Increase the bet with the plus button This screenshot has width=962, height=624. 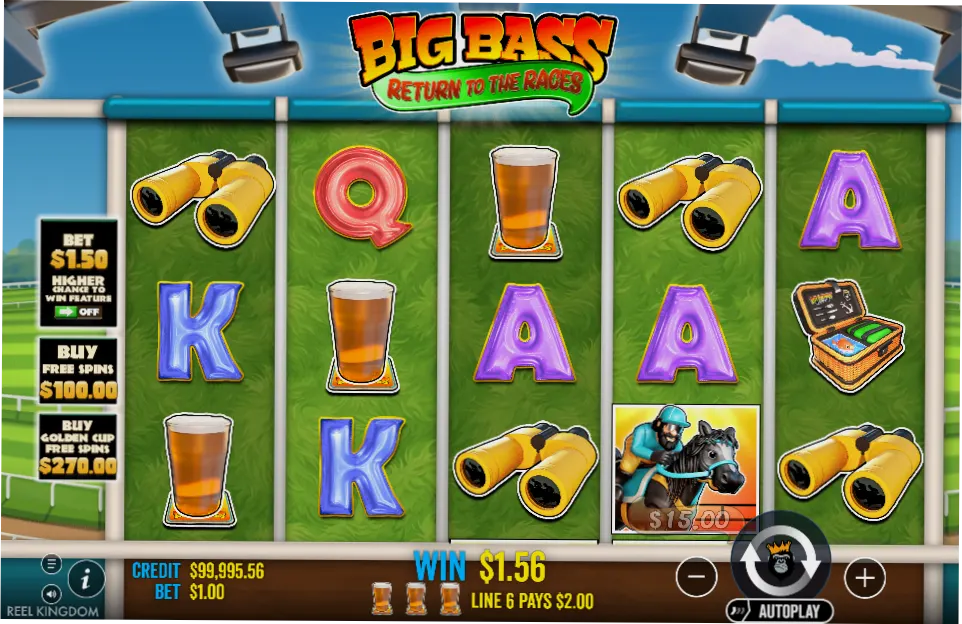click(x=865, y=577)
